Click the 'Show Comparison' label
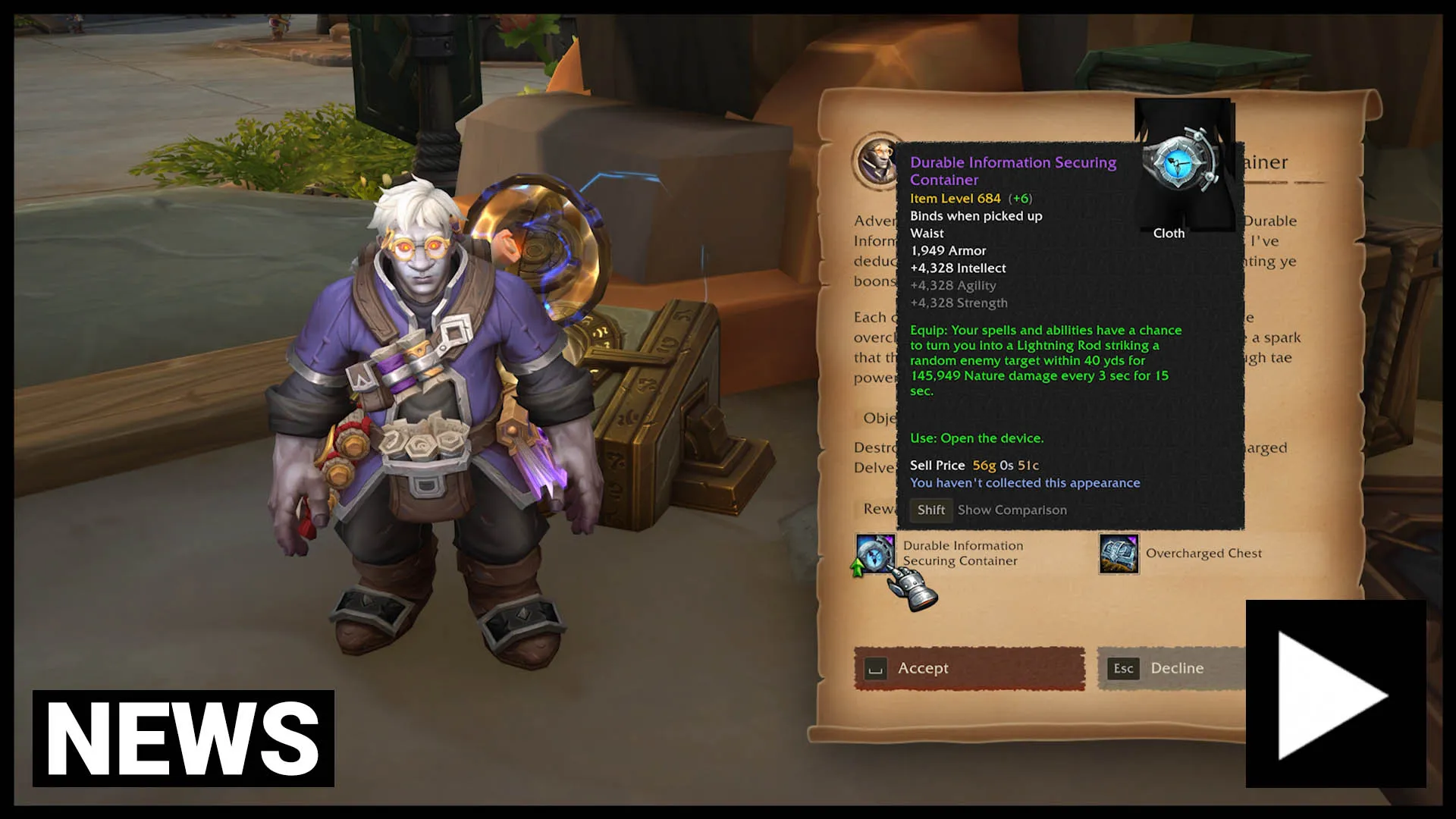1456x819 pixels. [1012, 510]
